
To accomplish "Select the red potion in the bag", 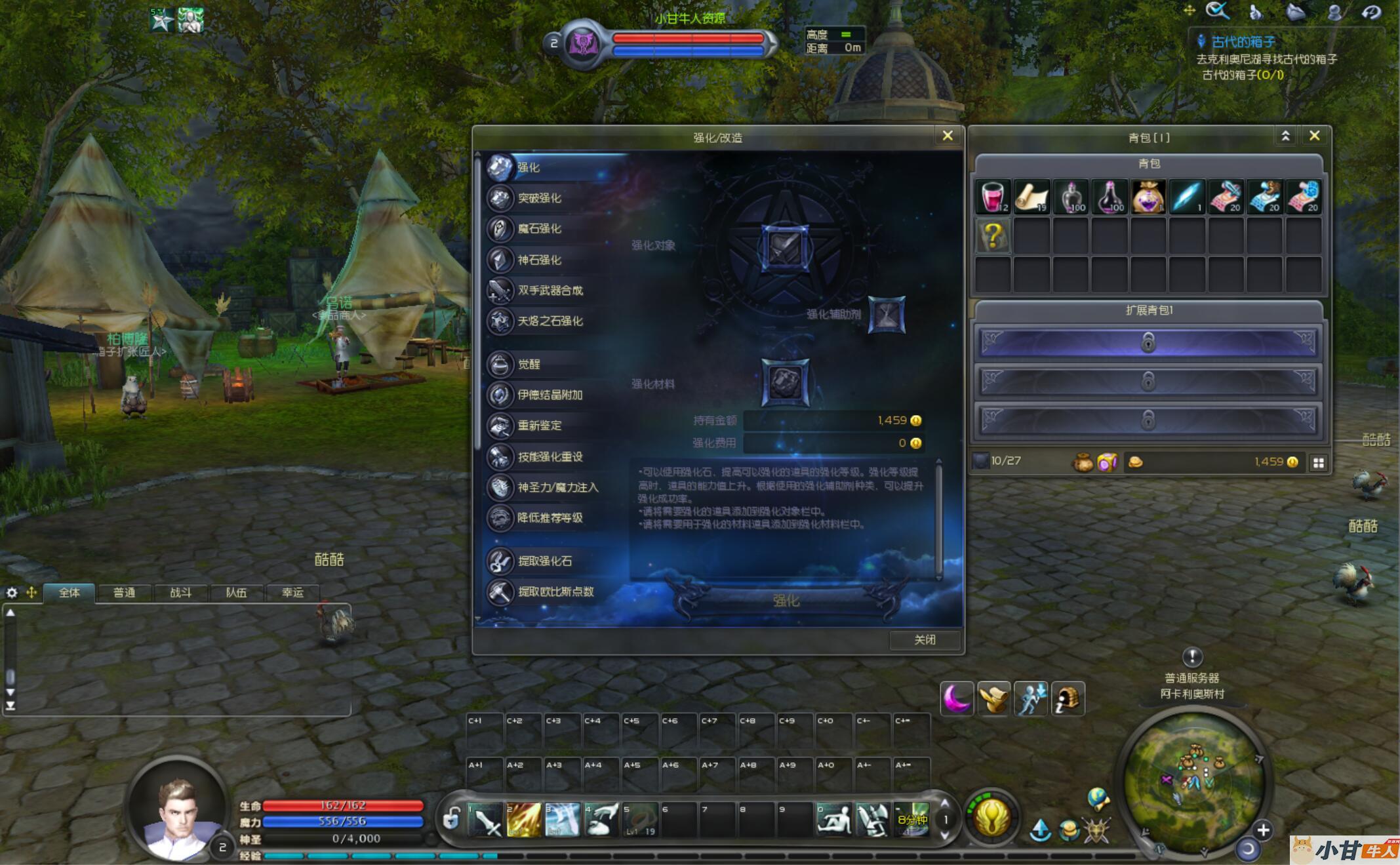I will click(993, 197).
